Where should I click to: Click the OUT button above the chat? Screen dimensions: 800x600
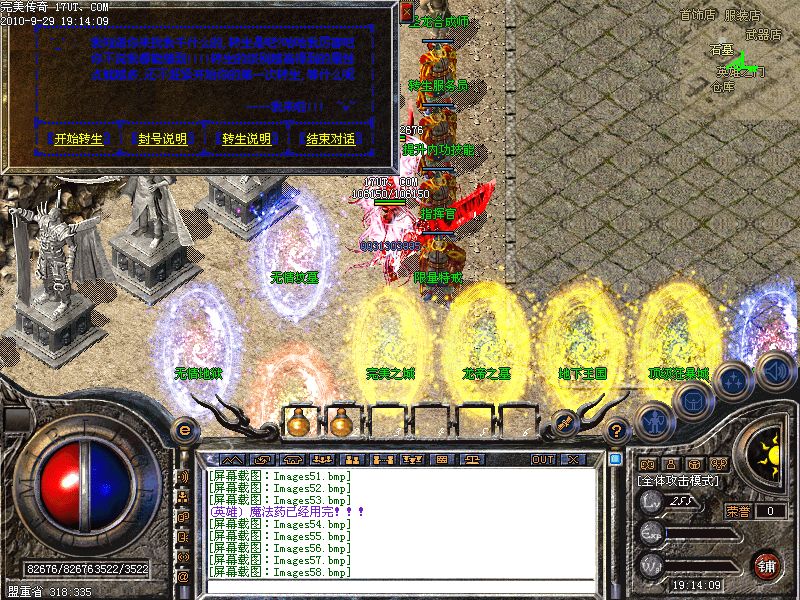(543, 459)
